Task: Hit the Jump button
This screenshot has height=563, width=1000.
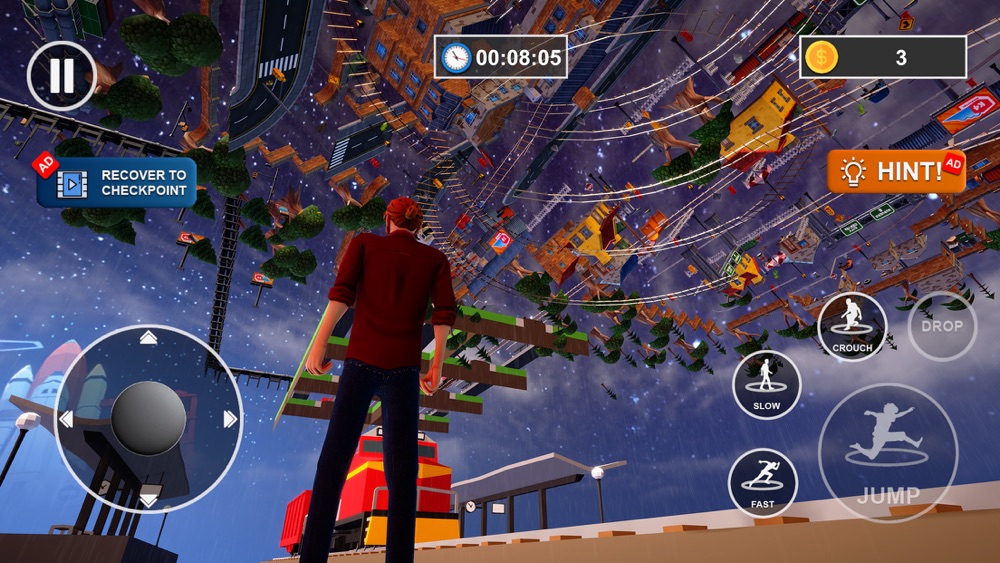Action: pyautogui.click(x=888, y=453)
